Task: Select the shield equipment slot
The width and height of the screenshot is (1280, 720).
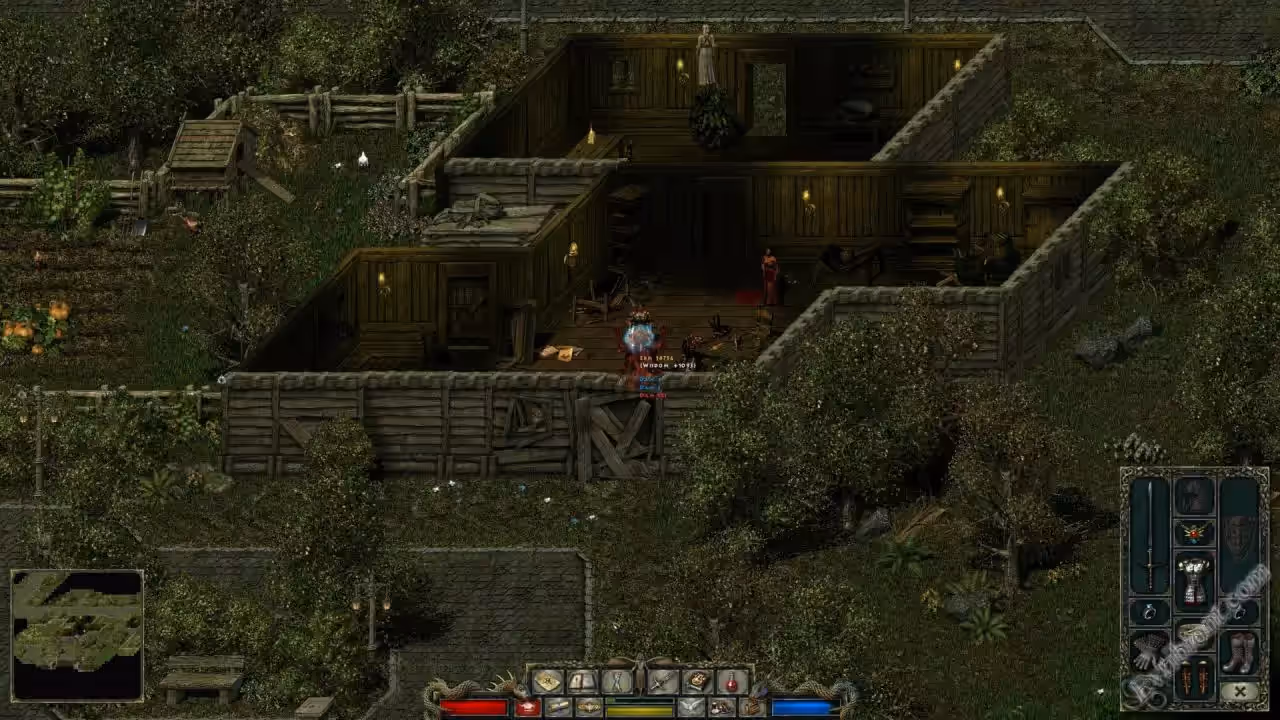Action: pos(1239,535)
